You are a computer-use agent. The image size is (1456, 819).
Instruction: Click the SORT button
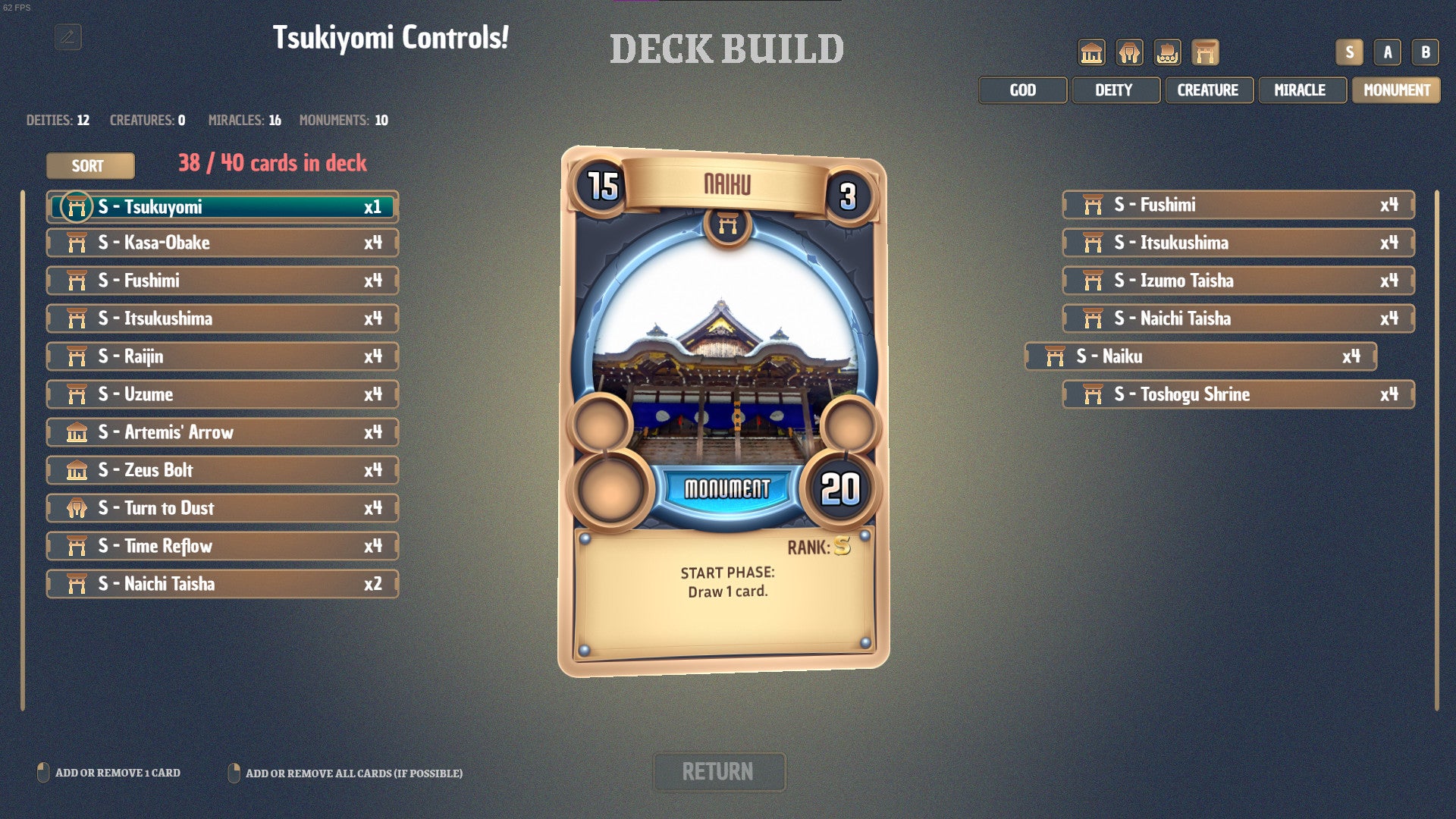point(90,166)
